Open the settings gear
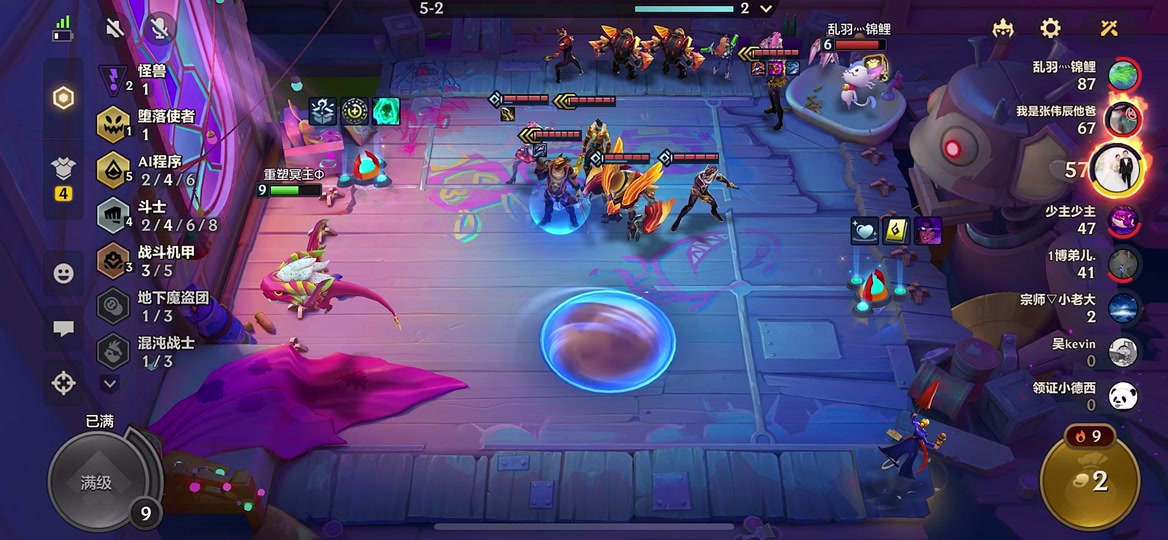This screenshot has width=1168, height=540. click(1050, 28)
